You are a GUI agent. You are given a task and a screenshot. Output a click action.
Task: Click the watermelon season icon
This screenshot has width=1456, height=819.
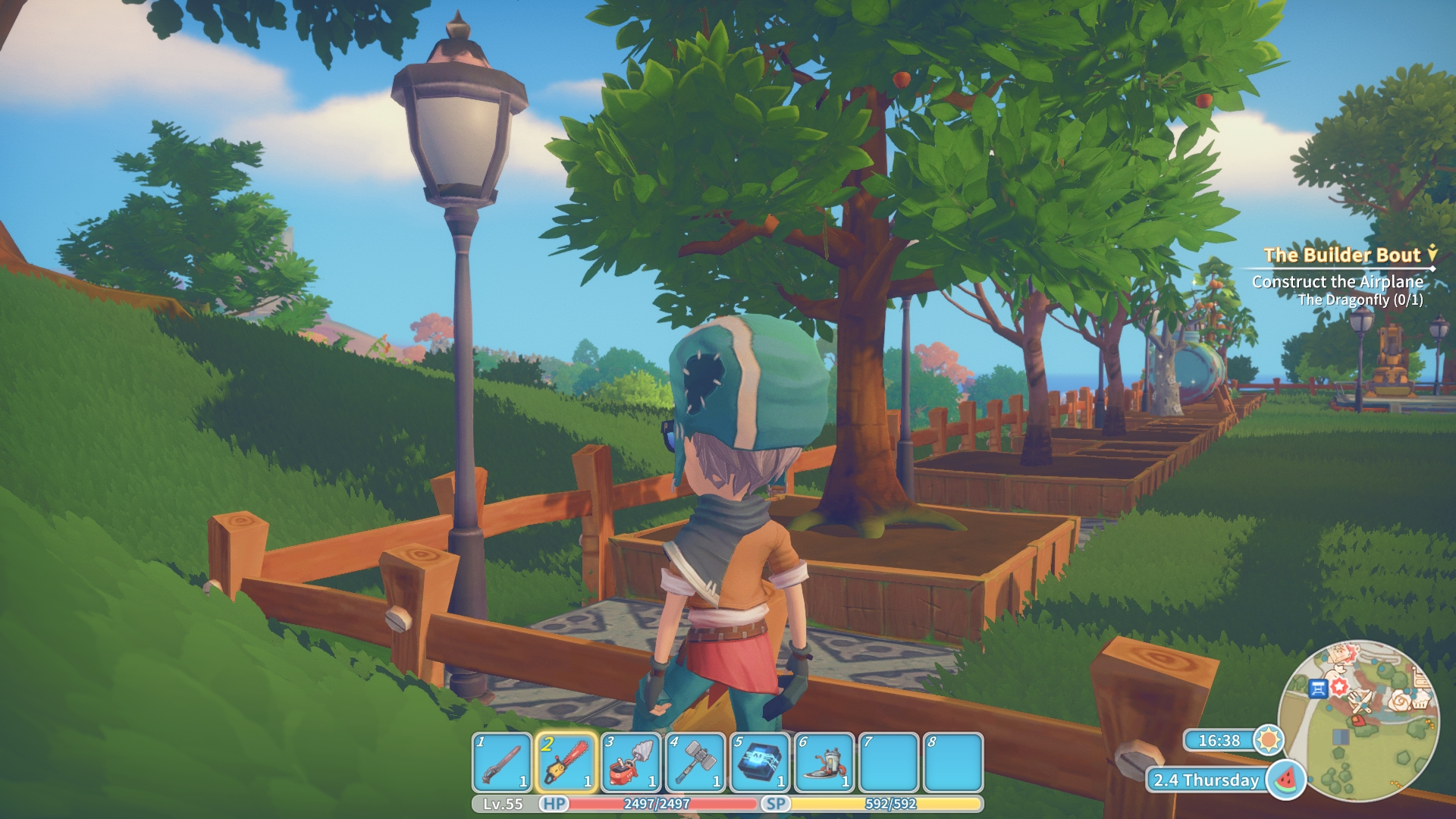click(x=1286, y=780)
